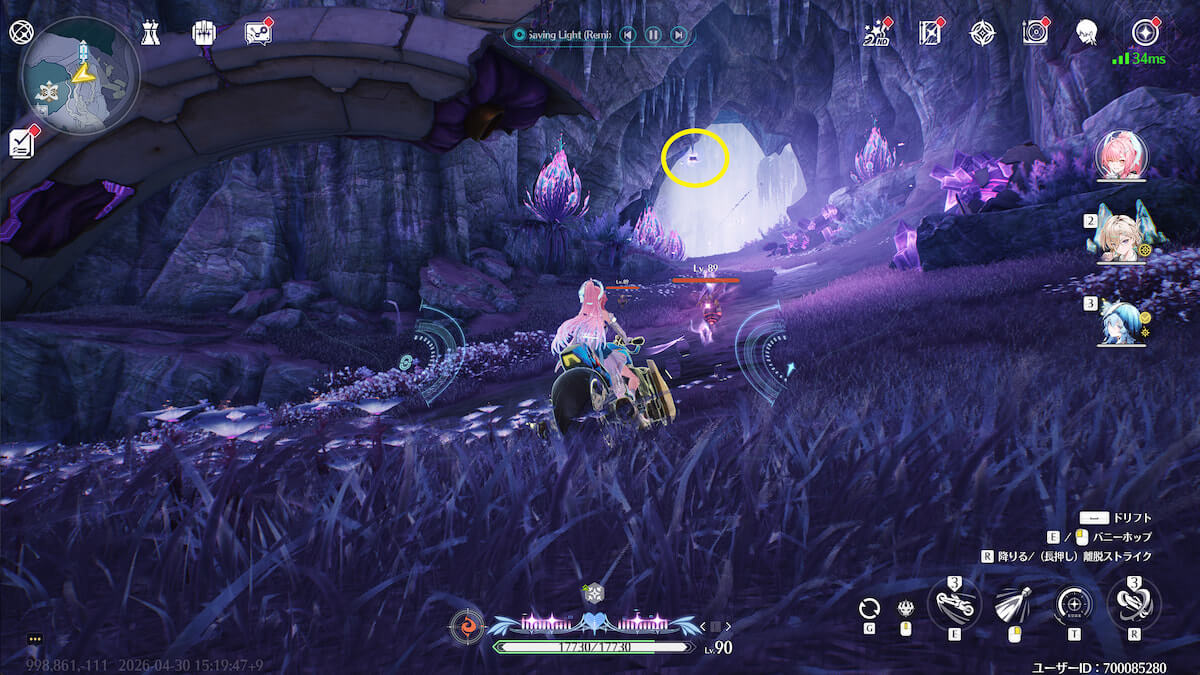Open the turntable record icon

1035,33
